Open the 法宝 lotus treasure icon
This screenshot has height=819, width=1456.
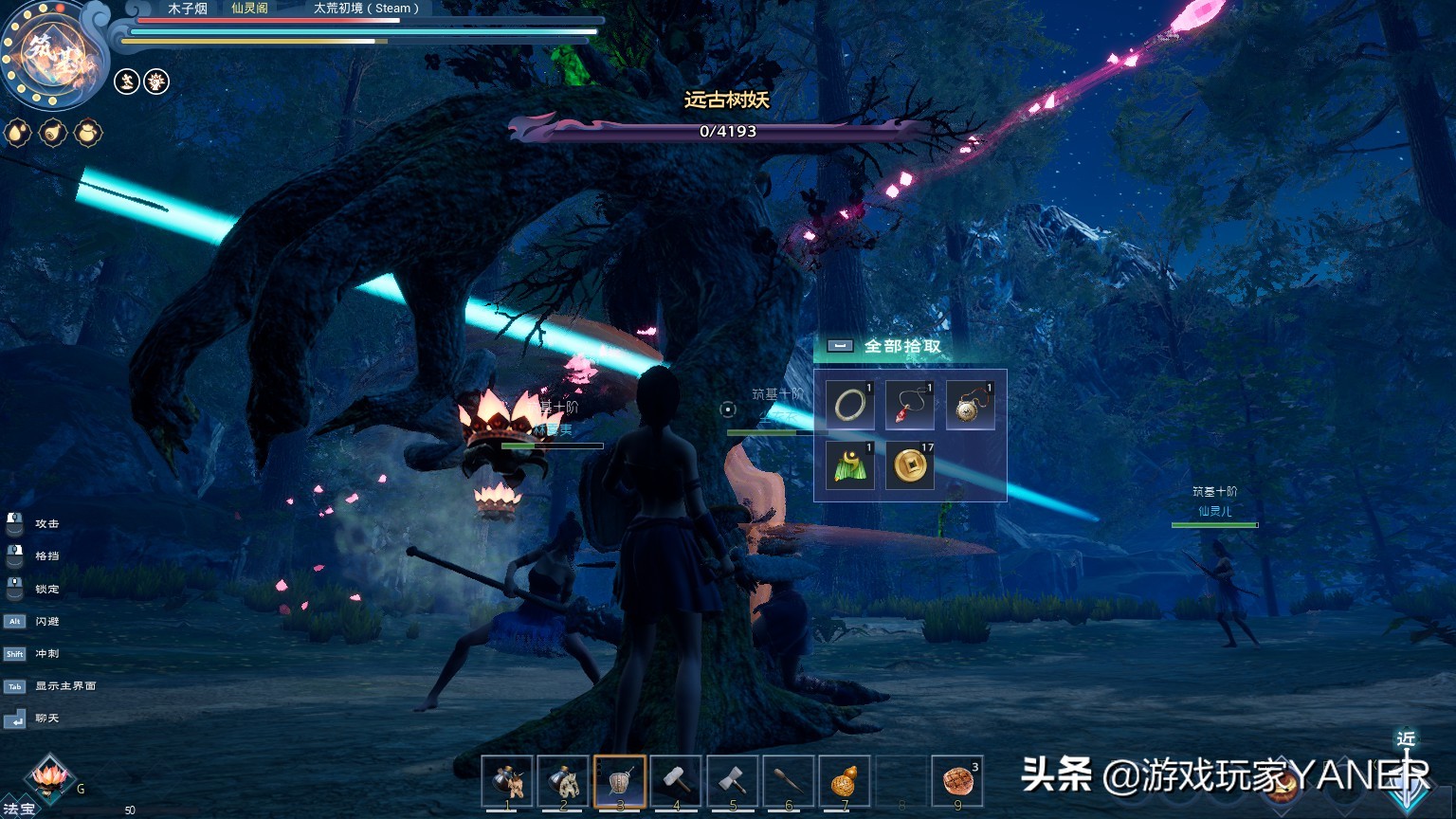click(47, 779)
